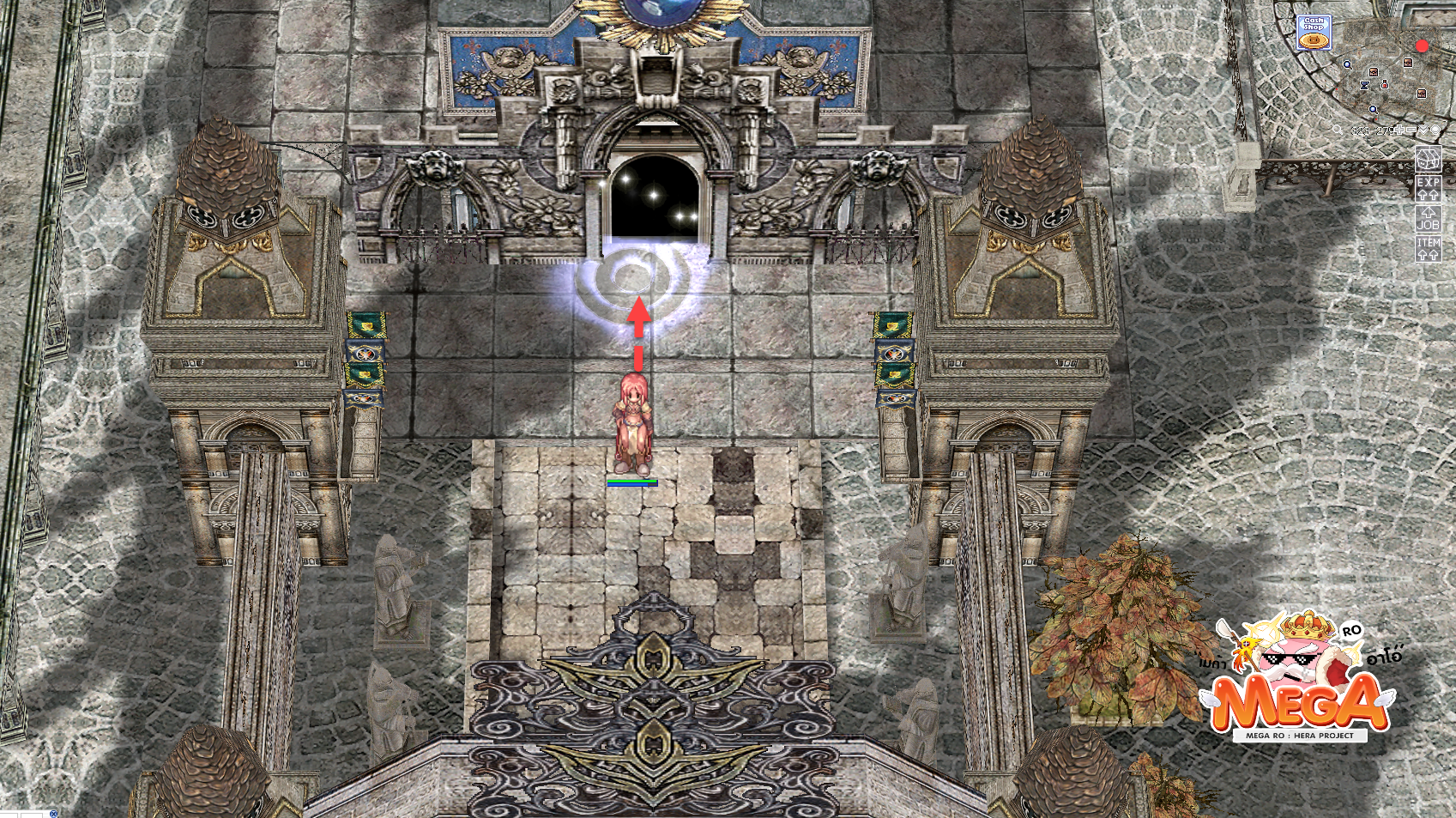
Task: Close the small chat bar with blue X
Action: [54, 812]
